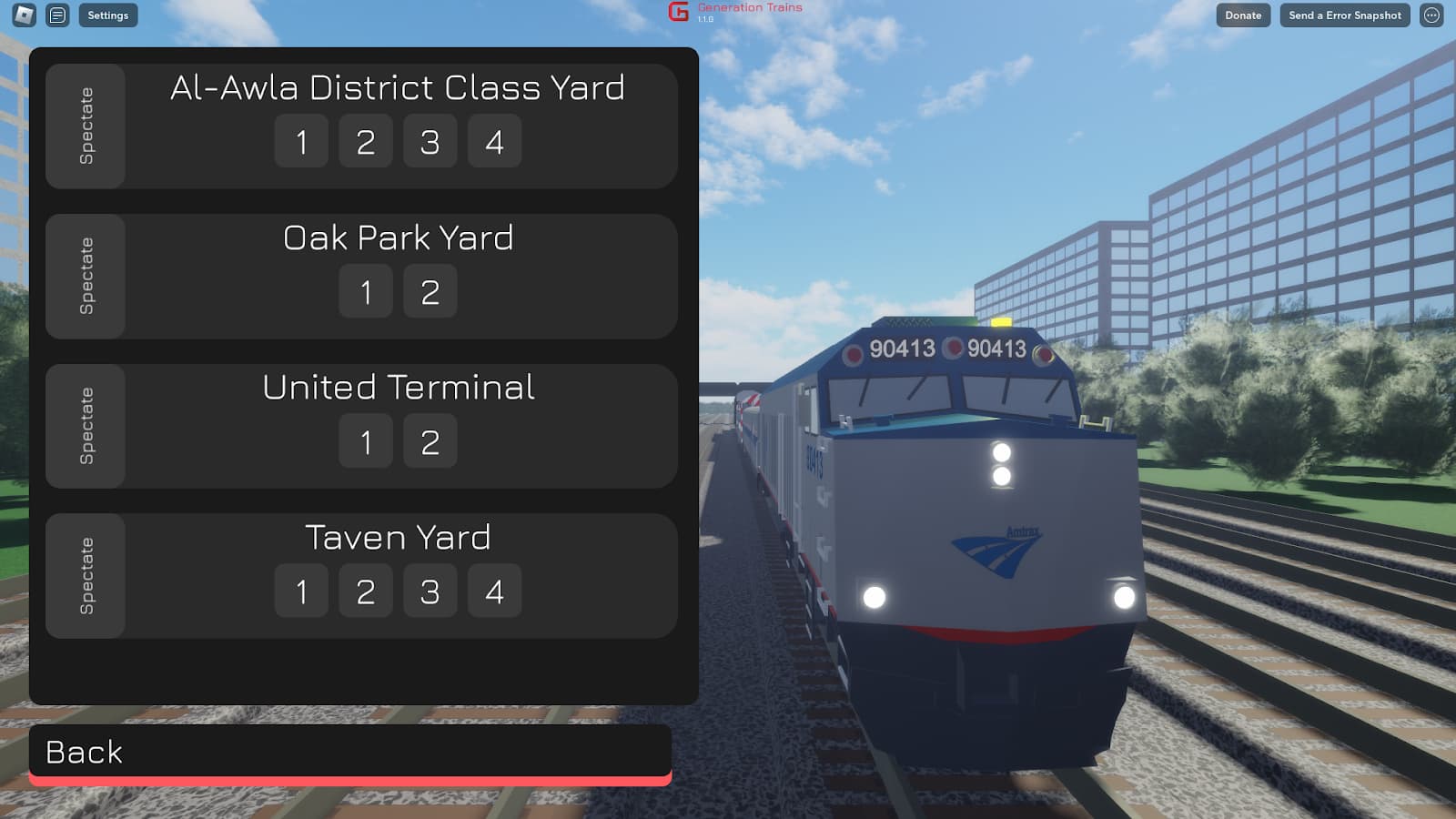This screenshot has height=819, width=1456.
Task: Select slot 2 at Taven Yard
Action: (366, 591)
